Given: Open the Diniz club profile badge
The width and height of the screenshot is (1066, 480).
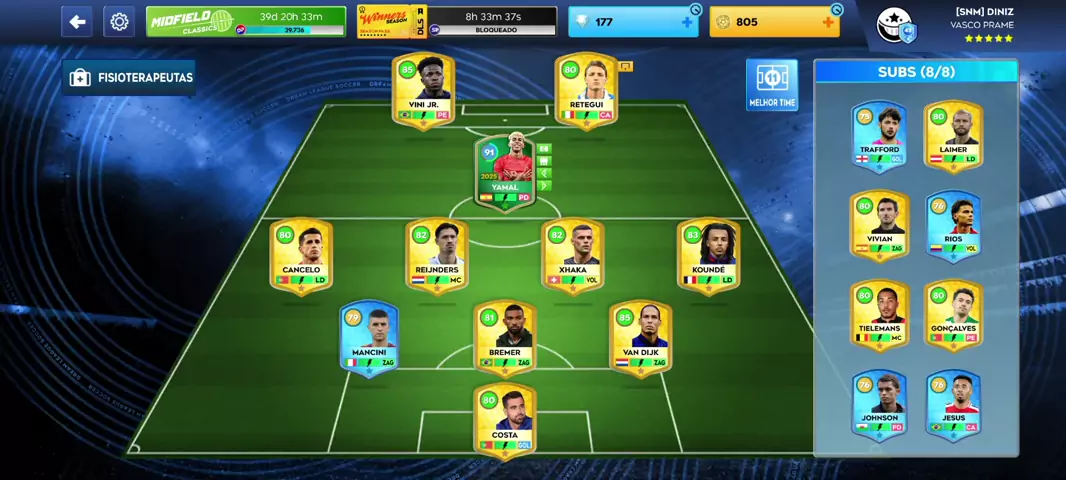Looking at the screenshot, I should click(896, 26).
